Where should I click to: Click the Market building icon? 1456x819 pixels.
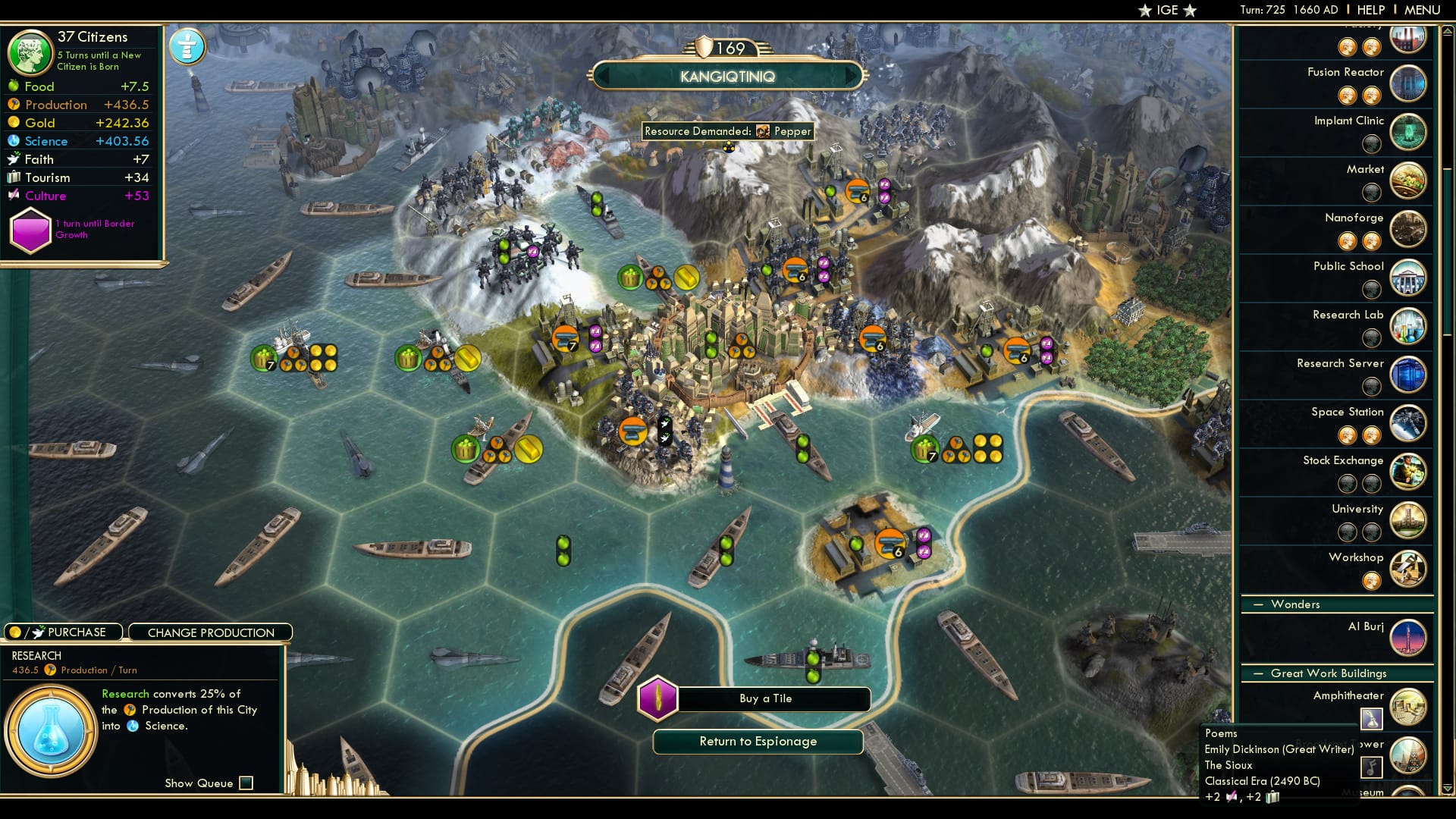tap(1408, 180)
